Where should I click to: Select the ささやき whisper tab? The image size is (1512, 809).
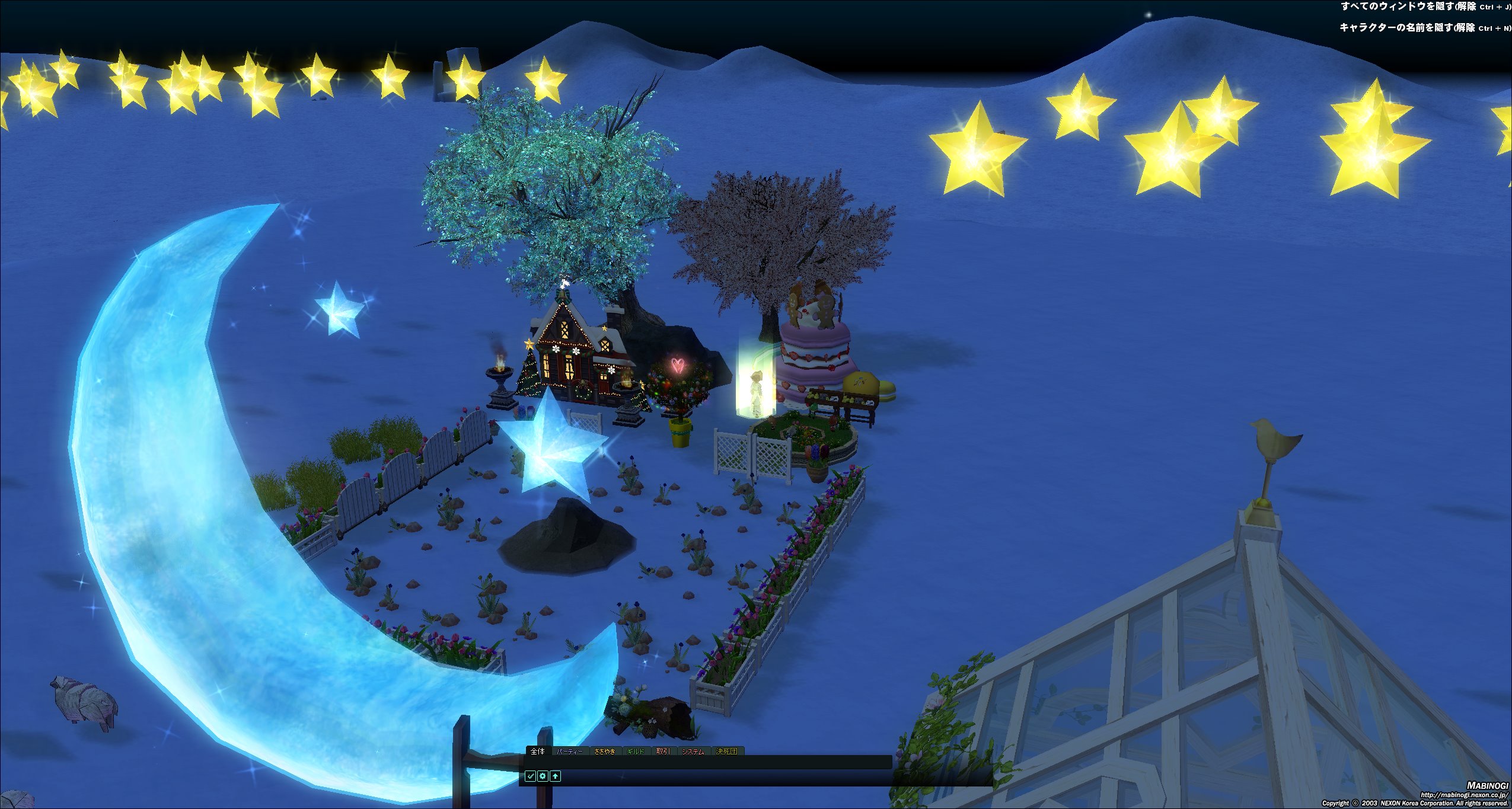604,752
